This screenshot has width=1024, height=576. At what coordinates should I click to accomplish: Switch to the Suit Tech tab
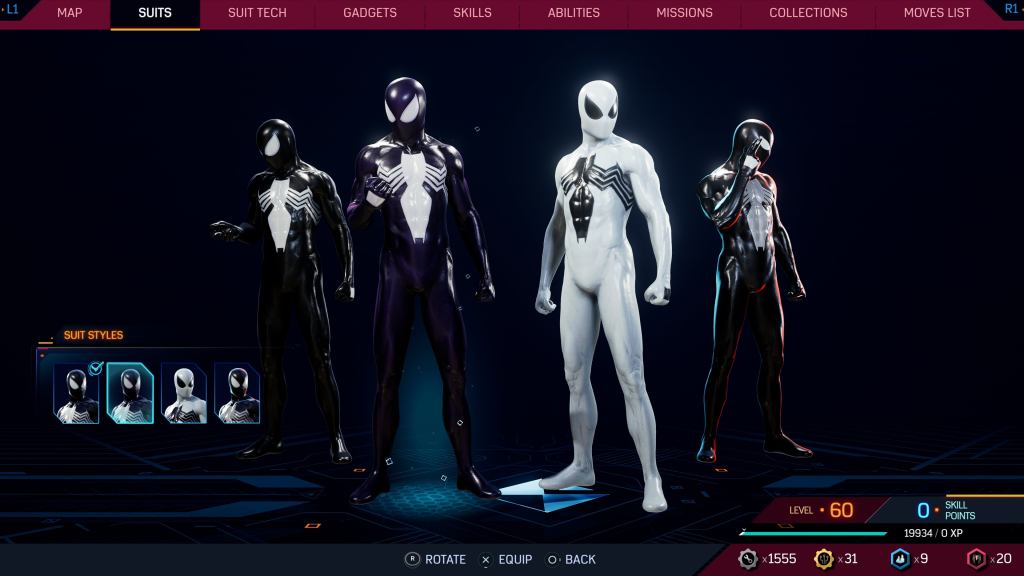257,13
